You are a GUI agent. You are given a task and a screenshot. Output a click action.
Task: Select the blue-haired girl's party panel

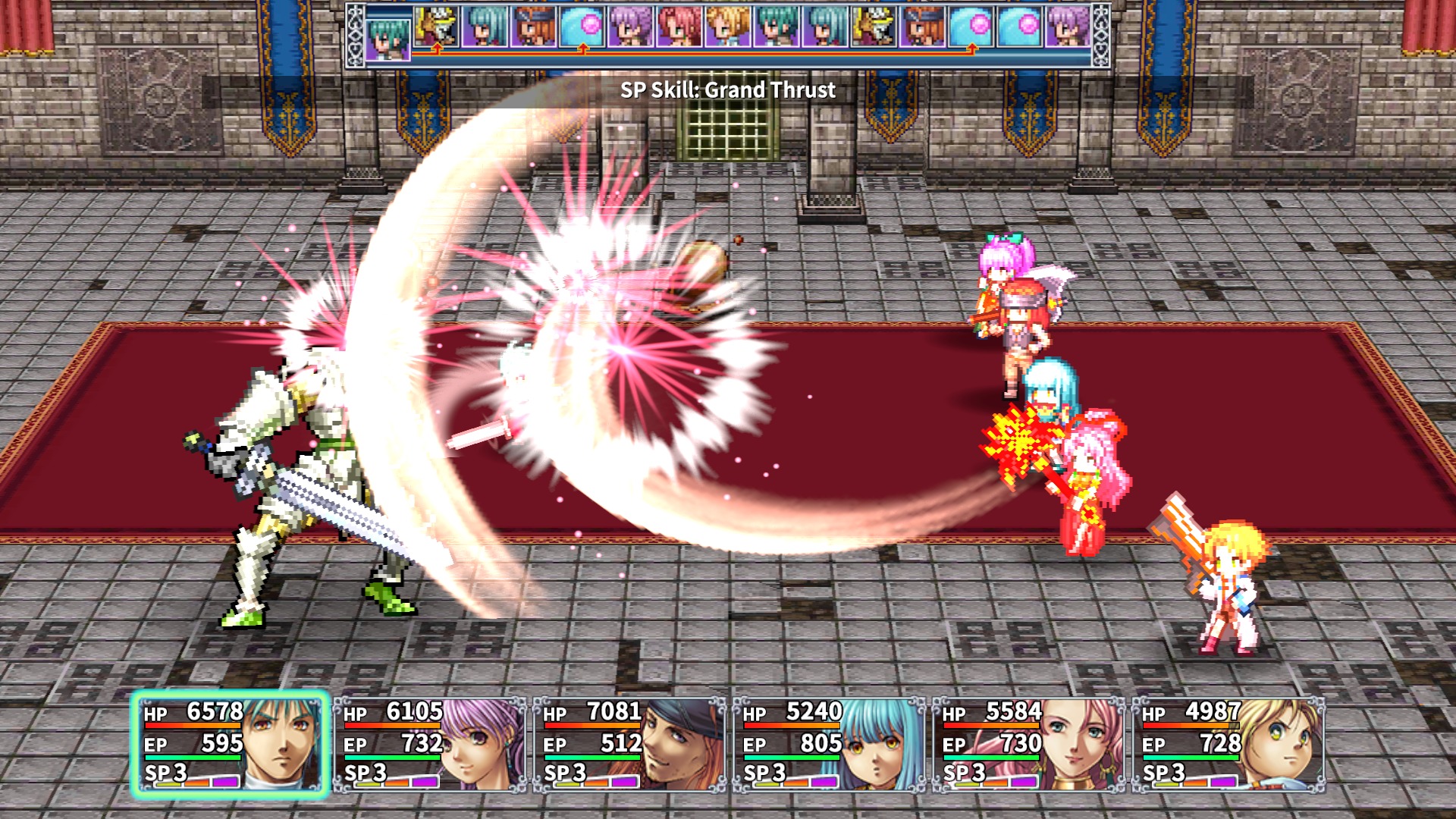point(829,745)
